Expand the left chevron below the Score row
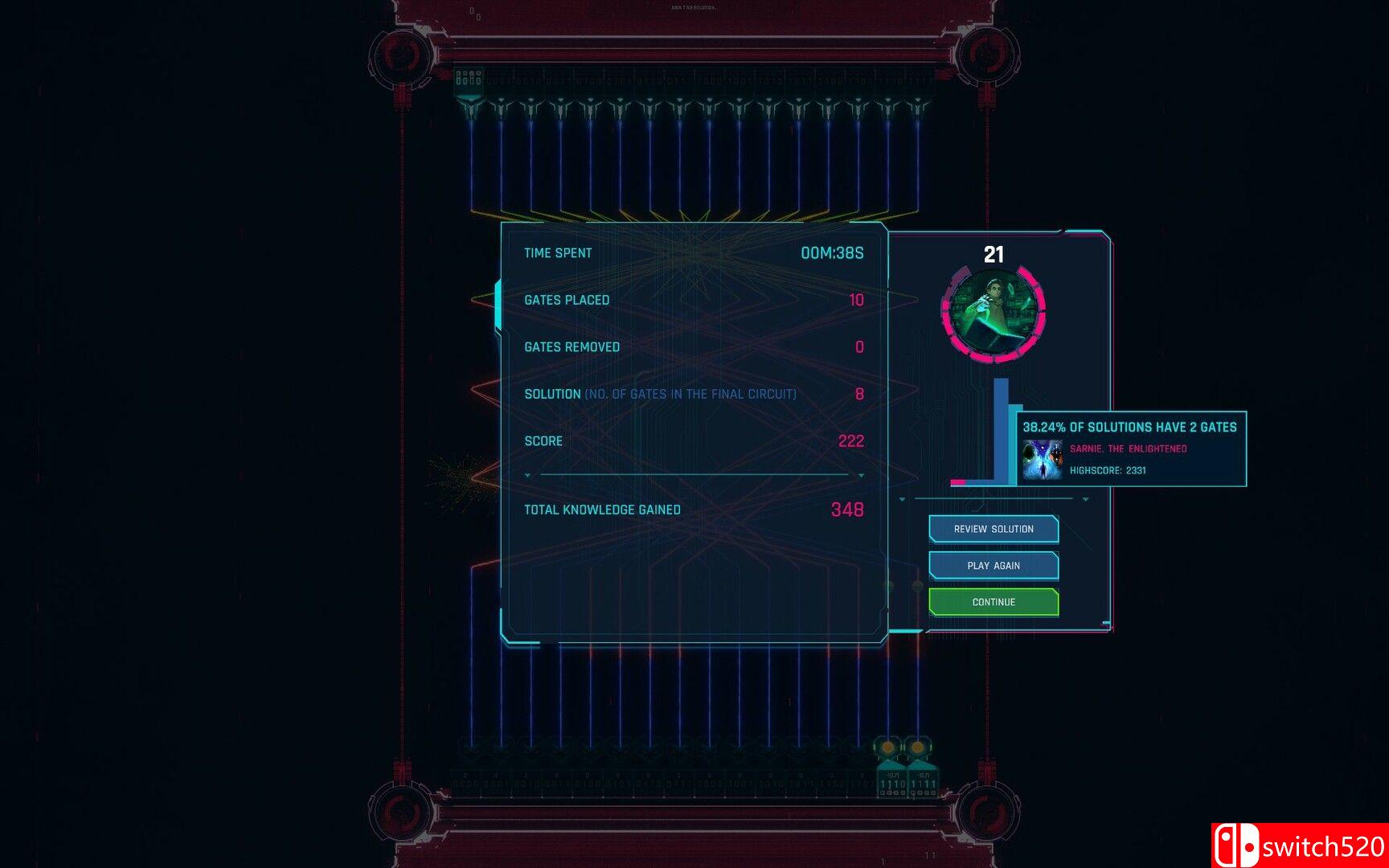Image resolution: width=1389 pixels, height=868 pixels. tap(528, 476)
